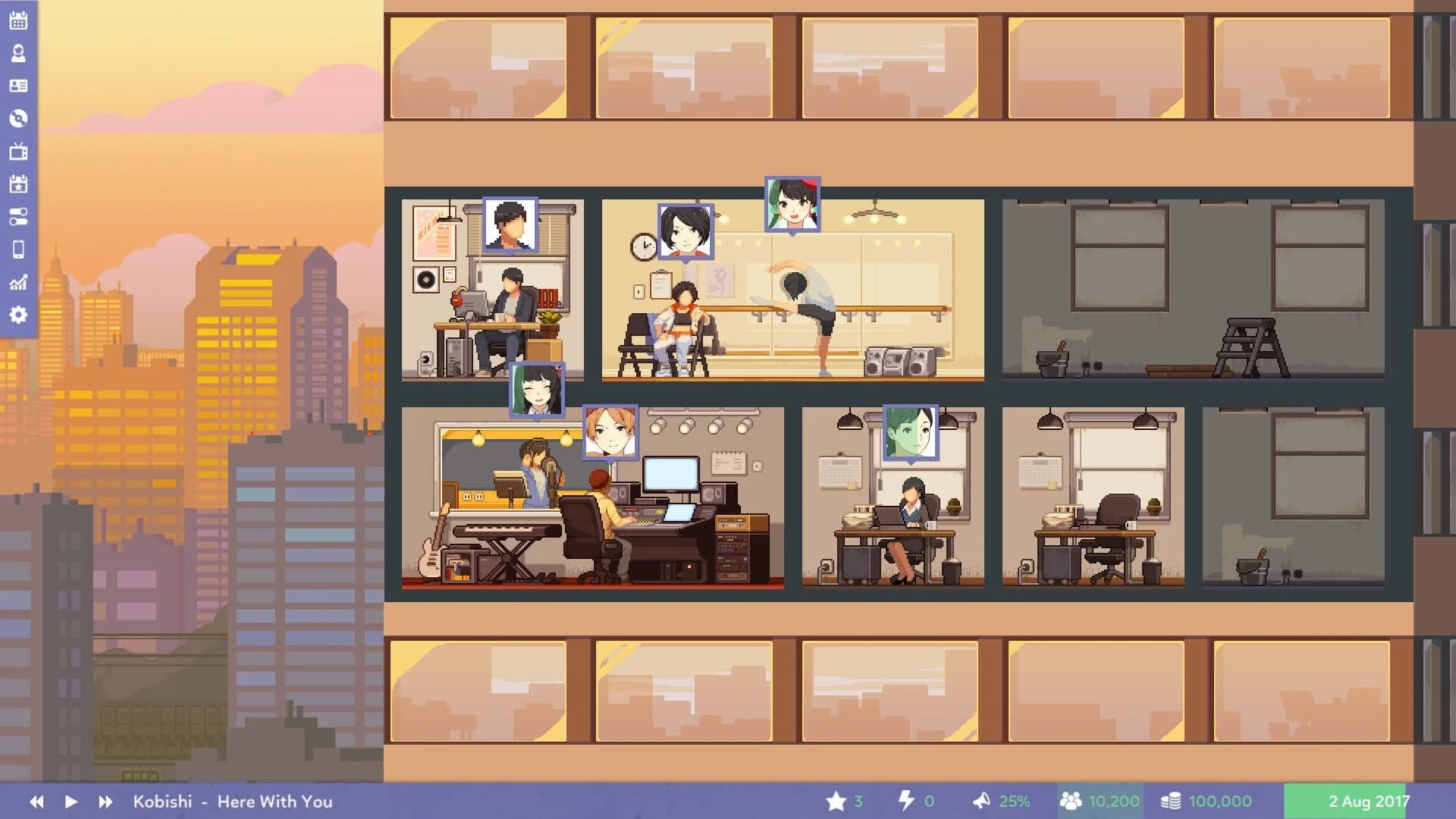Pause playback with the play button
The width and height of the screenshot is (1456, 819).
click(69, 801)
